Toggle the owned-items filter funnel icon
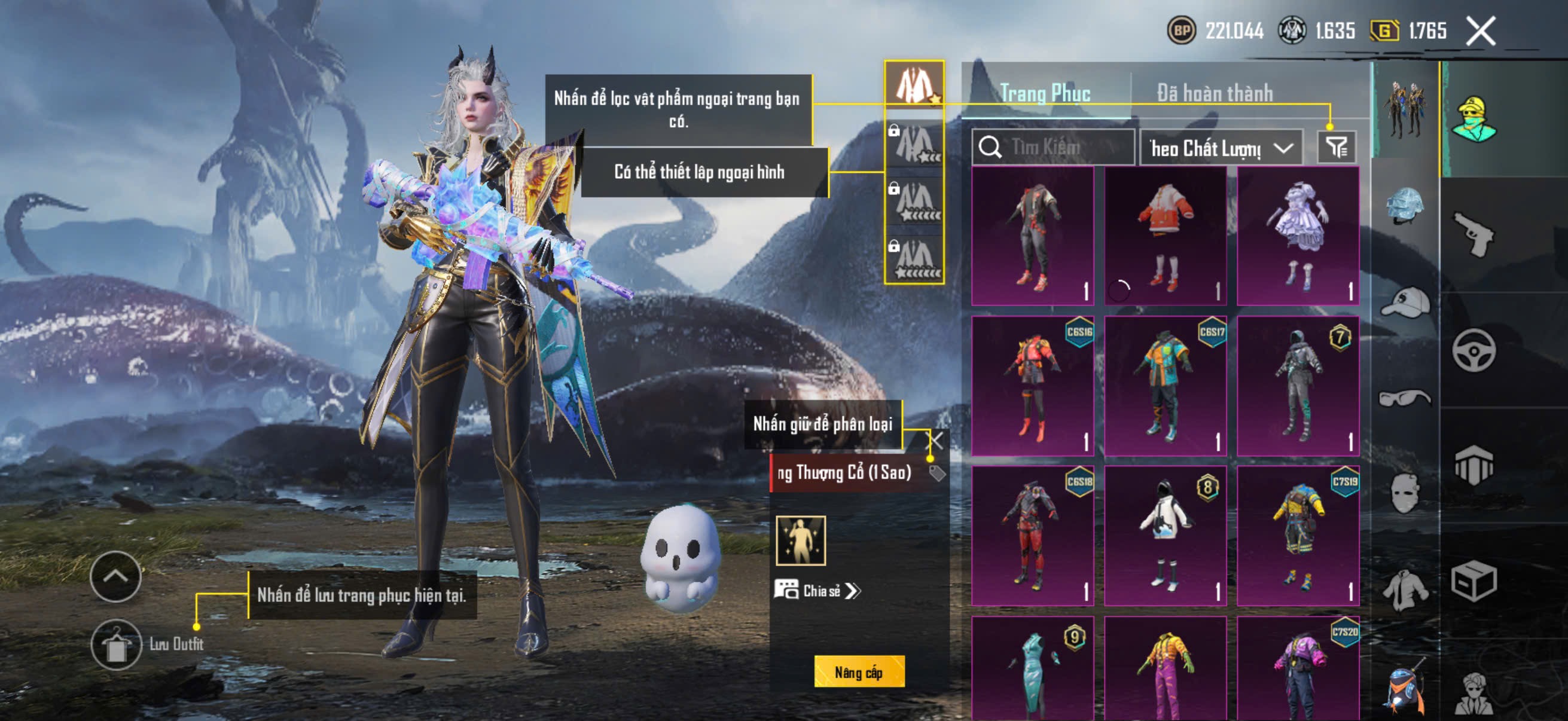The image size is (1568, 721). (x=1337, y=147)
